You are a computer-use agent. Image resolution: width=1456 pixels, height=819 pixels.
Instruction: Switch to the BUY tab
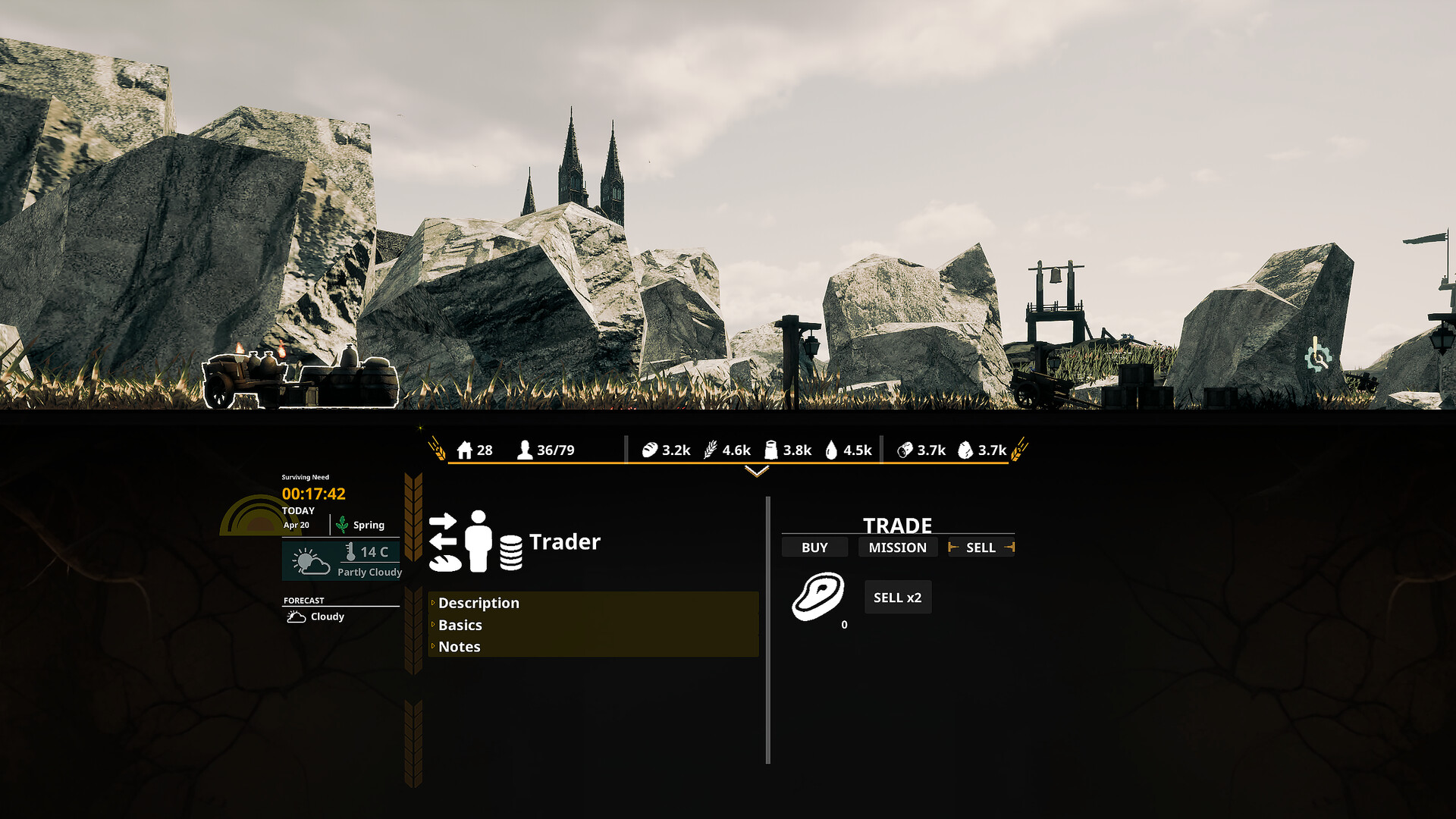pos(814,548)
